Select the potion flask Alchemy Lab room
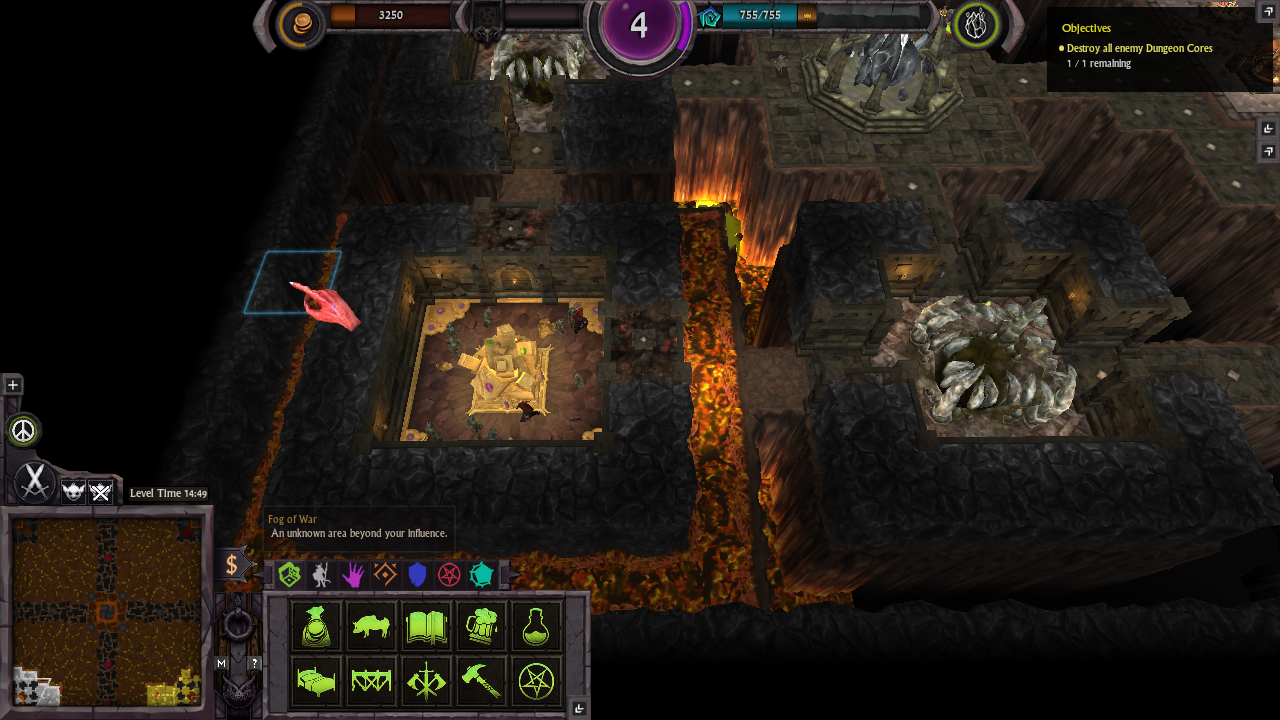Viewport: 1280px width, 720px height. point(536,627)
